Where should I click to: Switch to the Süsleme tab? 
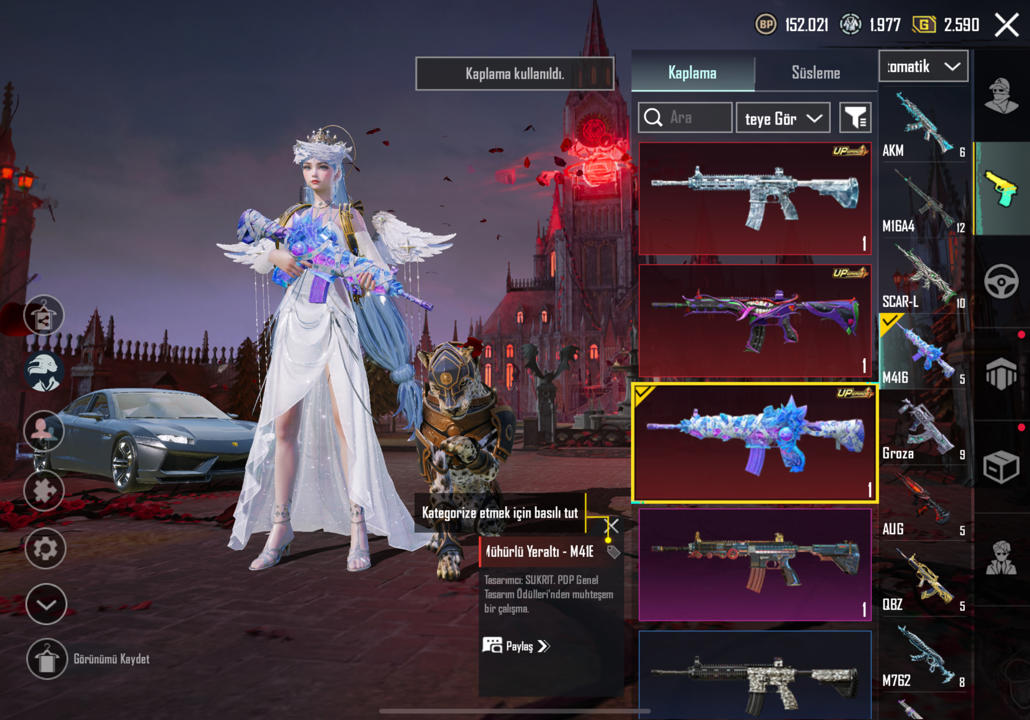coord(815,73)
